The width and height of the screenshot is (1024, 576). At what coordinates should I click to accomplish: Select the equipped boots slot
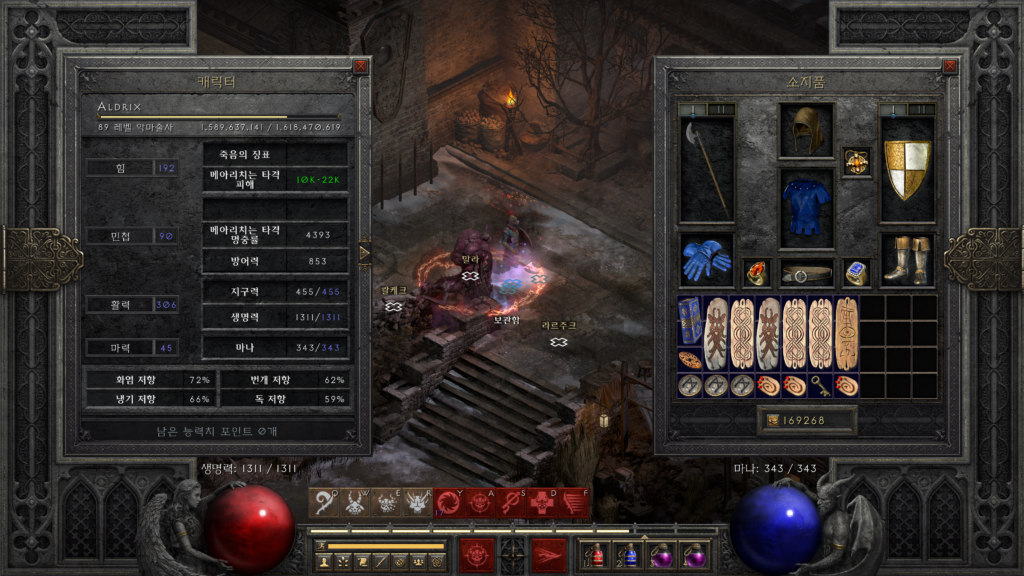point(907,259)
